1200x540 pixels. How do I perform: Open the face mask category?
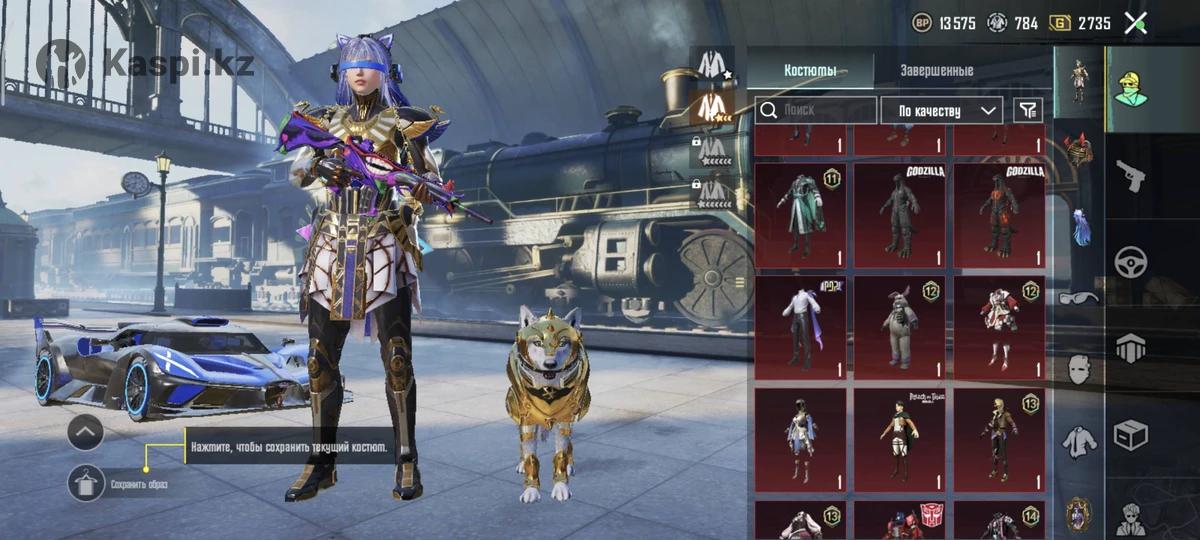(1078, 369)
